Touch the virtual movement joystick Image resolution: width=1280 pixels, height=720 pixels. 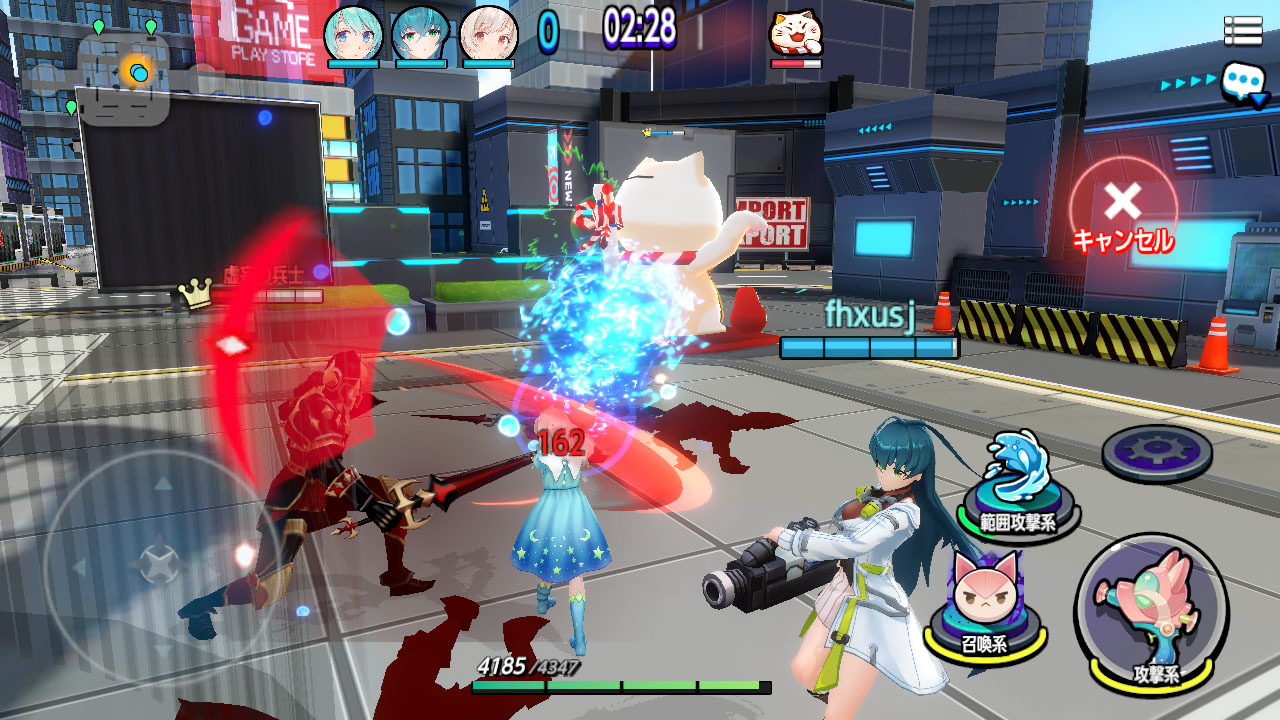tap(157, 562)
